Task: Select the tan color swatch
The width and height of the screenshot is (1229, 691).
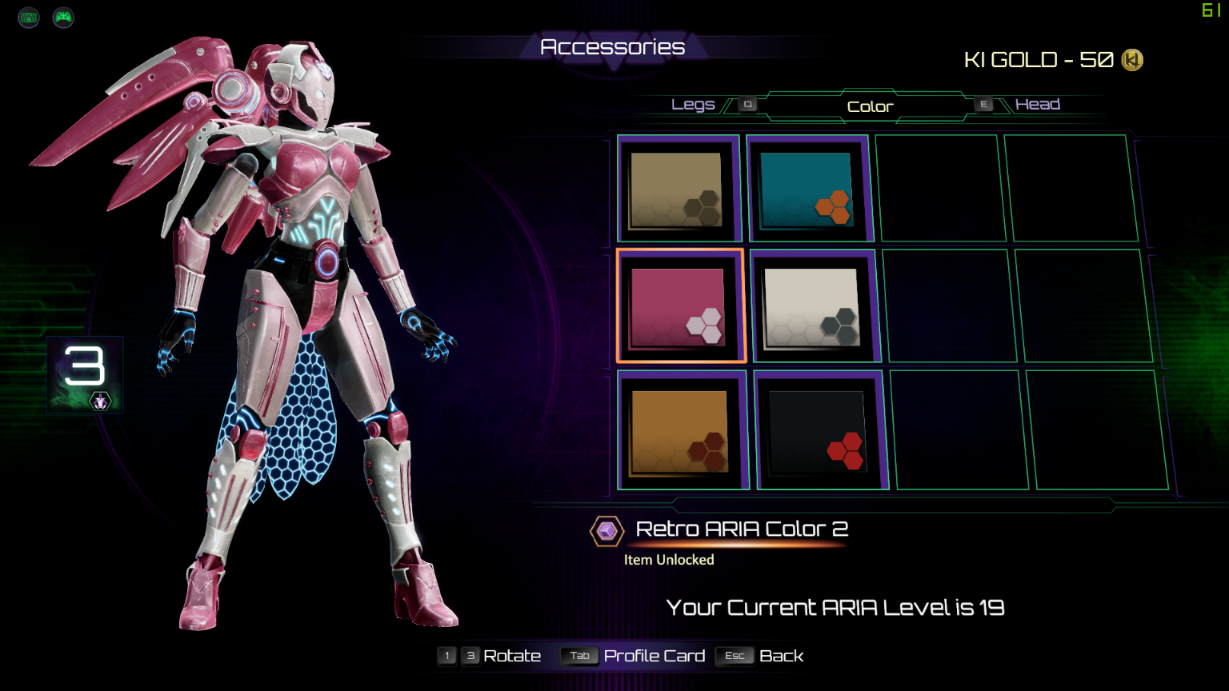Action: coord(678,189)
